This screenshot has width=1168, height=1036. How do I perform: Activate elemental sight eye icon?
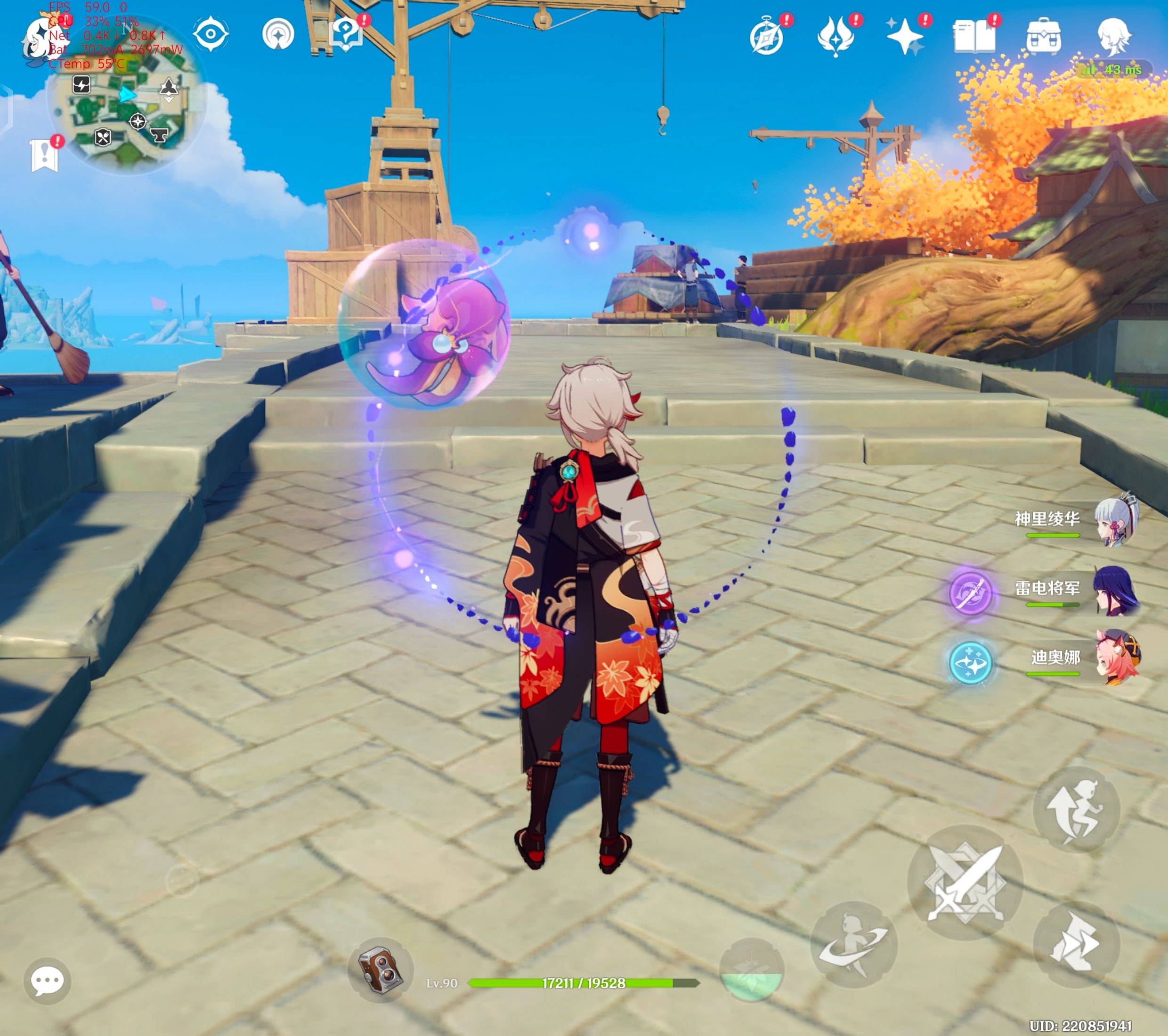click(x=210, y=34)
